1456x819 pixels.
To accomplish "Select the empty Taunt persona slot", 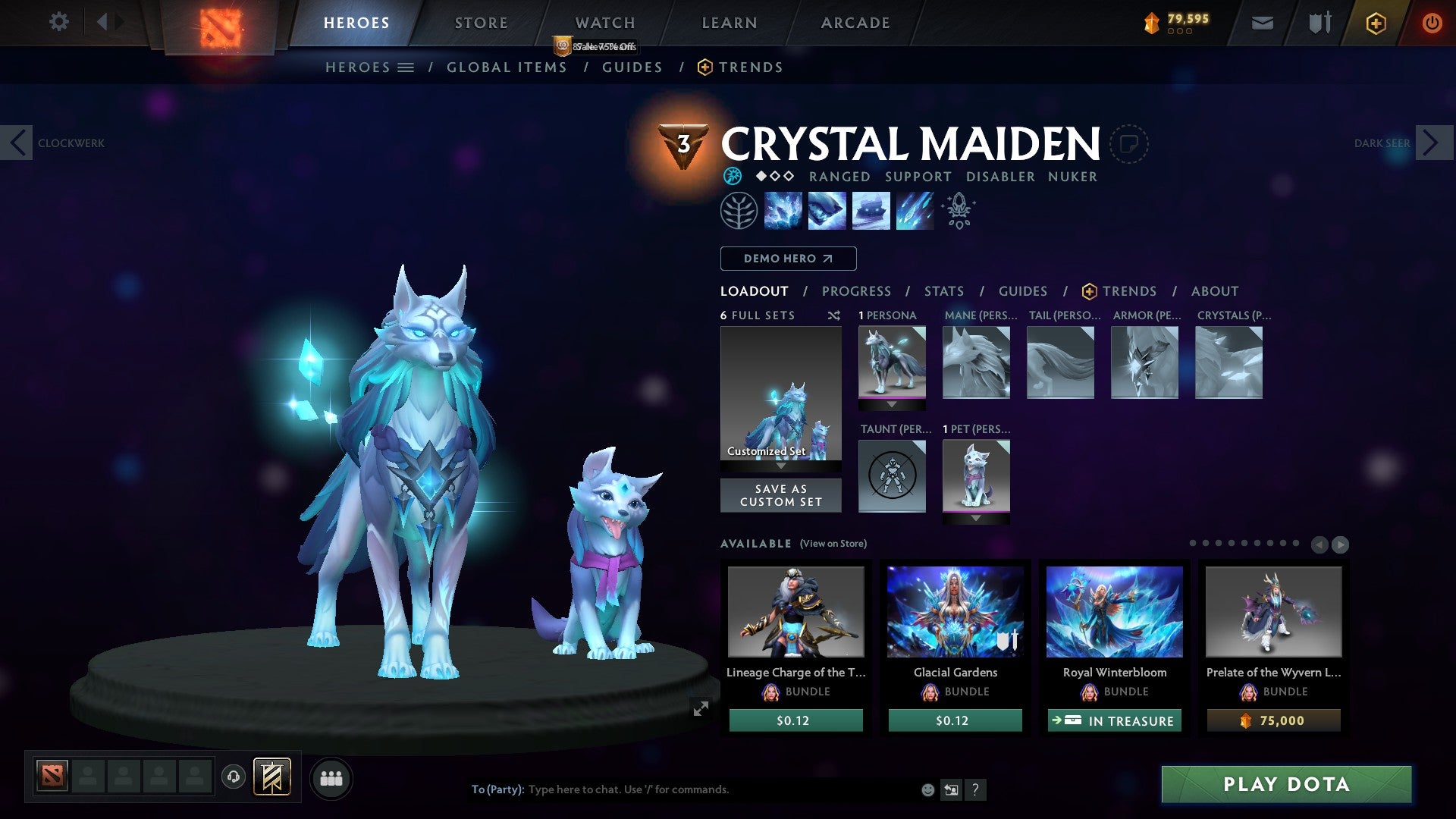I will click(892, 476).
